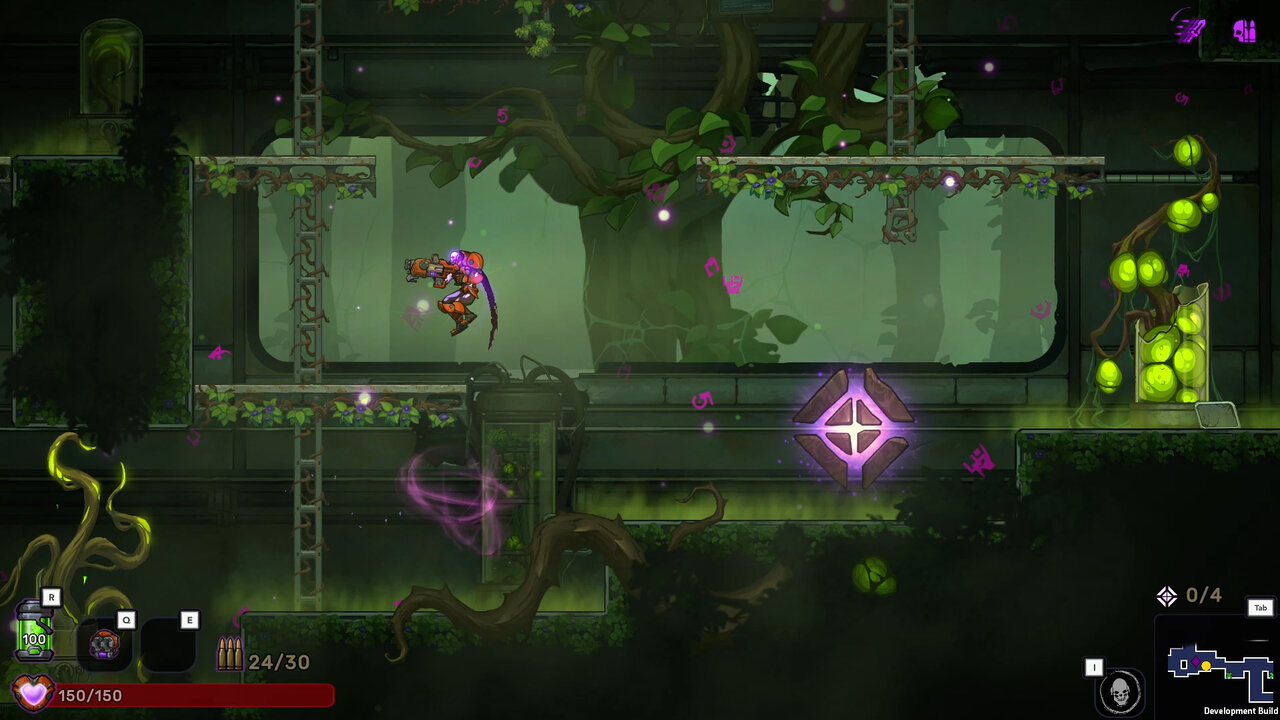Click the 100 charge label on the syringe
Screen dimensions: 1280x720
coord(33,637)
